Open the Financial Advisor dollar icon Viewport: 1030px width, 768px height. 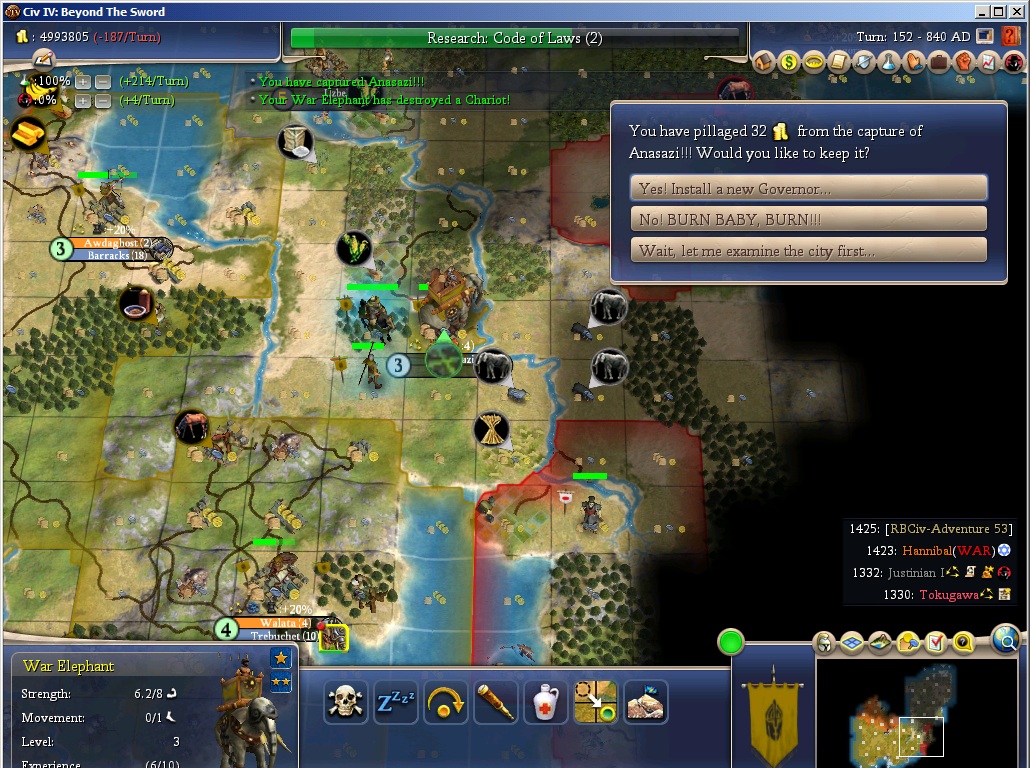tap(789, 62)
